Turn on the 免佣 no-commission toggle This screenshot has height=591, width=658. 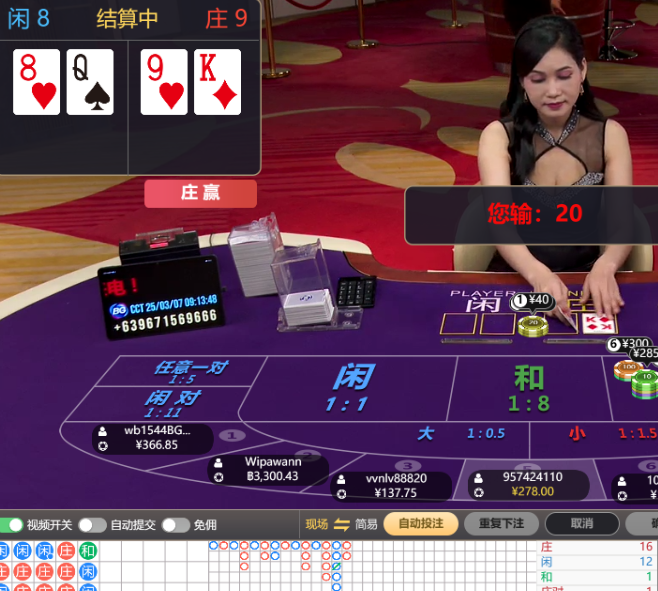(175, 525)
